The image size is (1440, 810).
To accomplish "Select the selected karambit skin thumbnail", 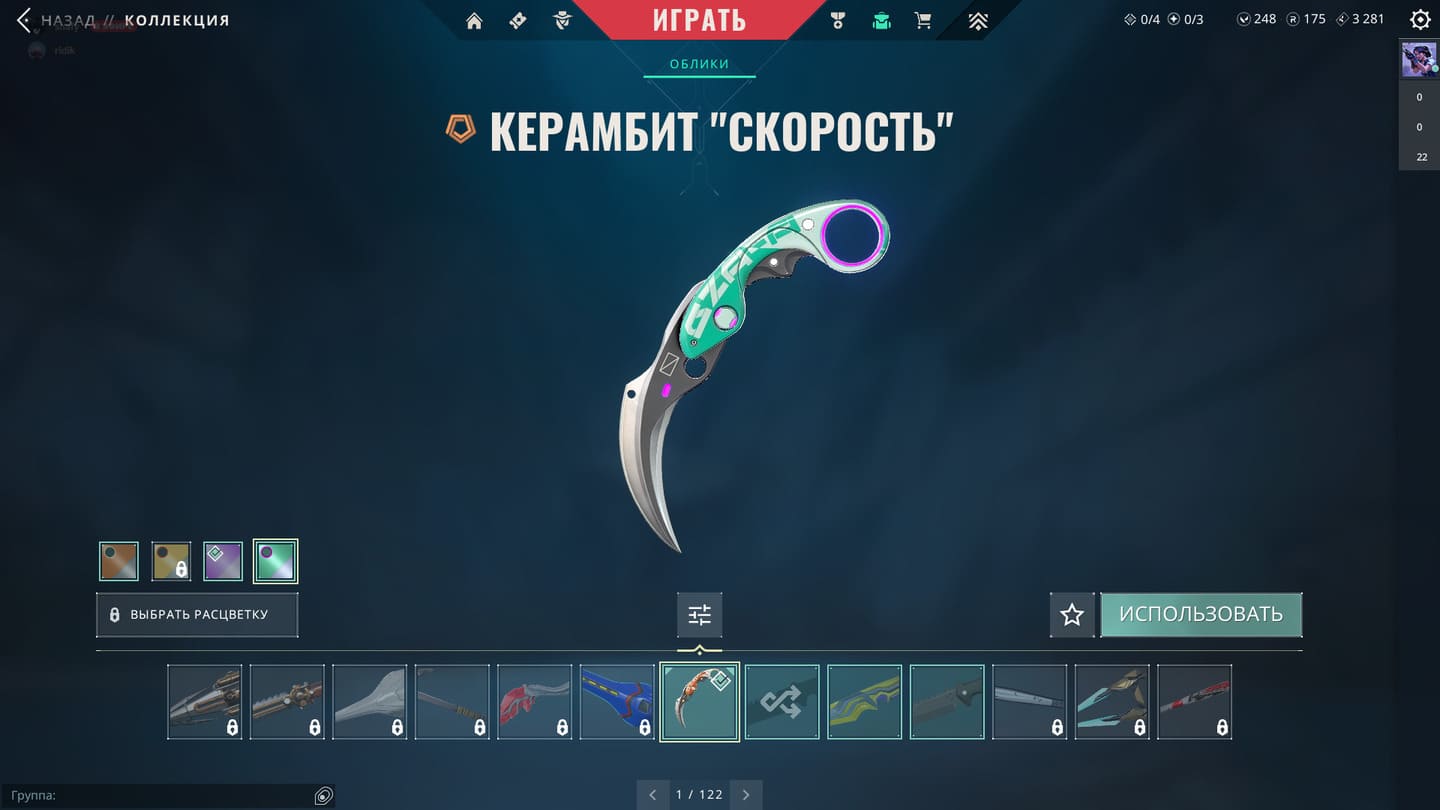I will (x=699, y=702).
